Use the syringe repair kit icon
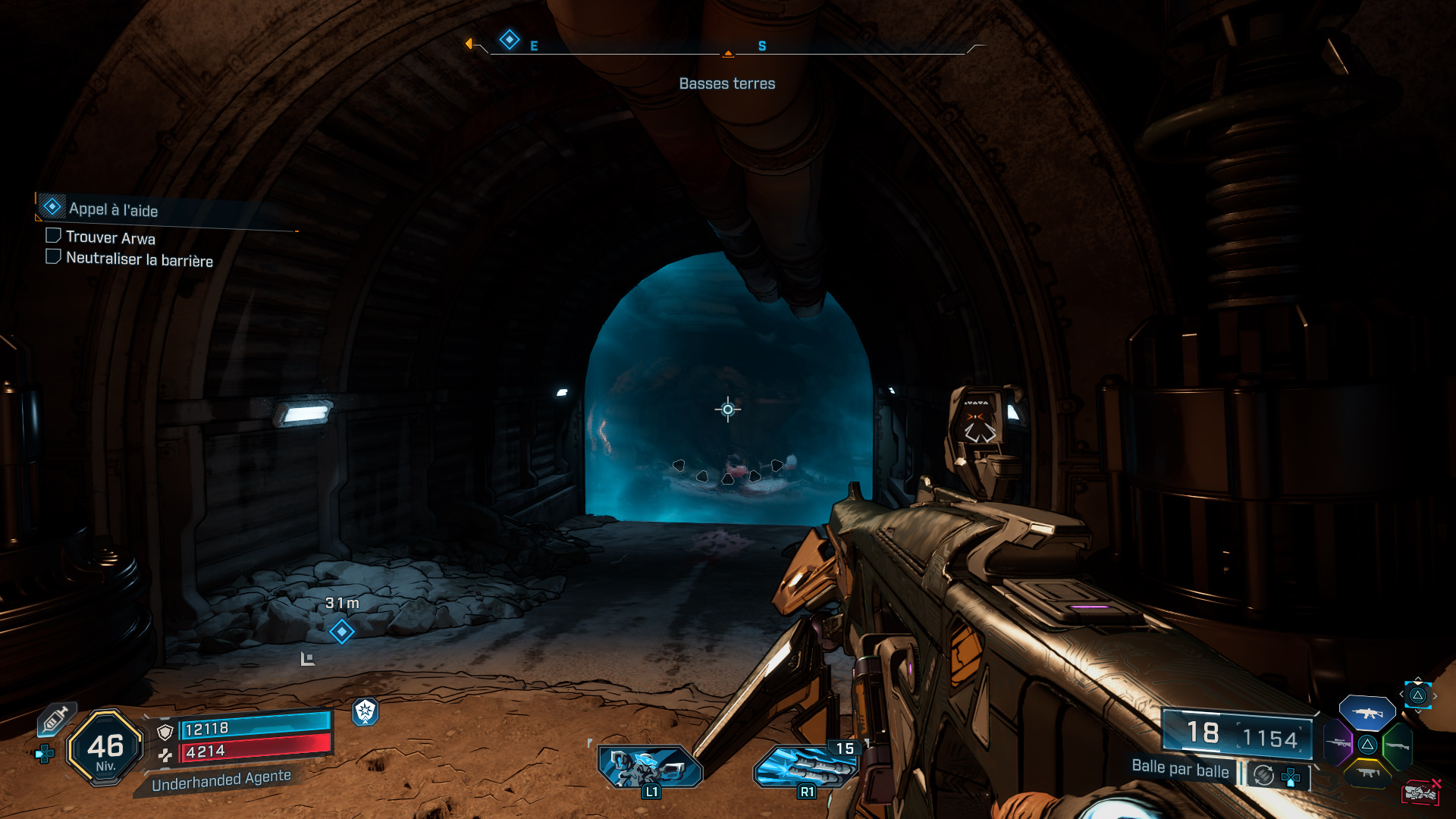 coord(55,719)
